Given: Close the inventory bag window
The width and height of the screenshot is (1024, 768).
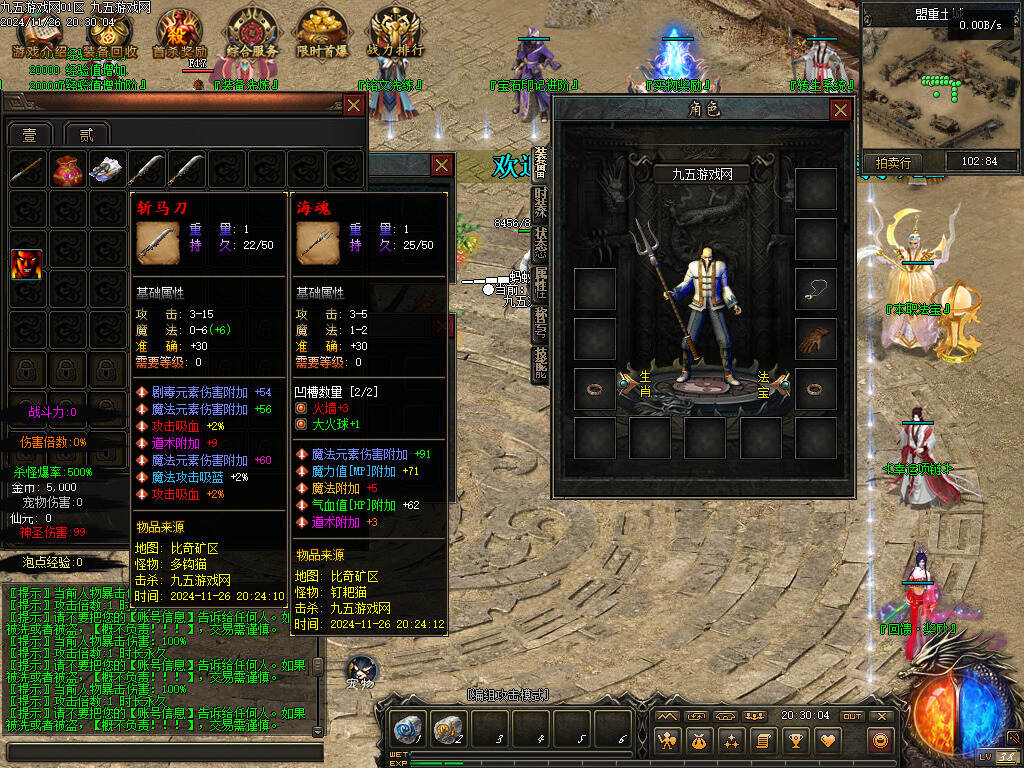Looking at the screenshot, I should pyautogui.click(x=354, y=105).
